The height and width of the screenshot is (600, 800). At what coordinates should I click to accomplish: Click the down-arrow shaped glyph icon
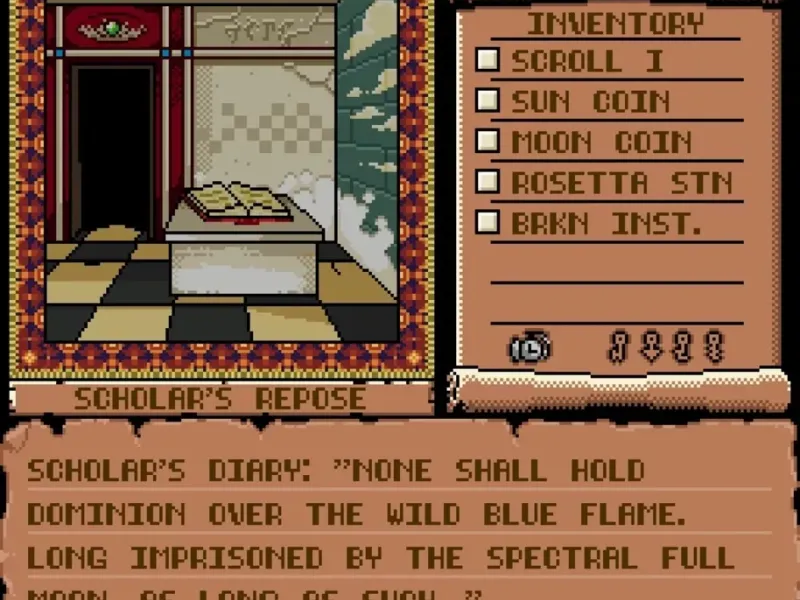[651, 347]
